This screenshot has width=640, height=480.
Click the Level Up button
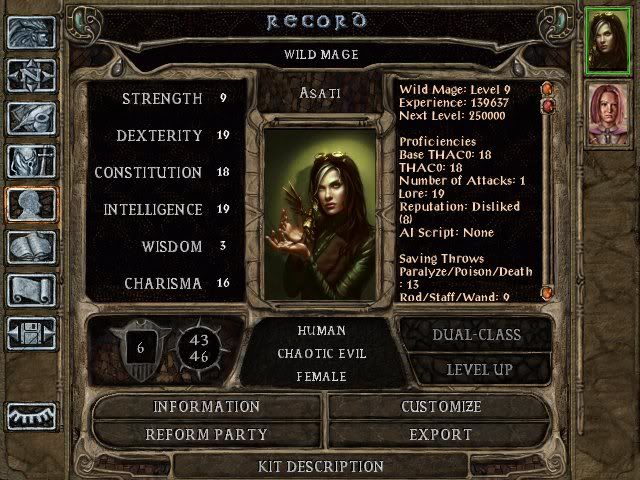point(476,370)
